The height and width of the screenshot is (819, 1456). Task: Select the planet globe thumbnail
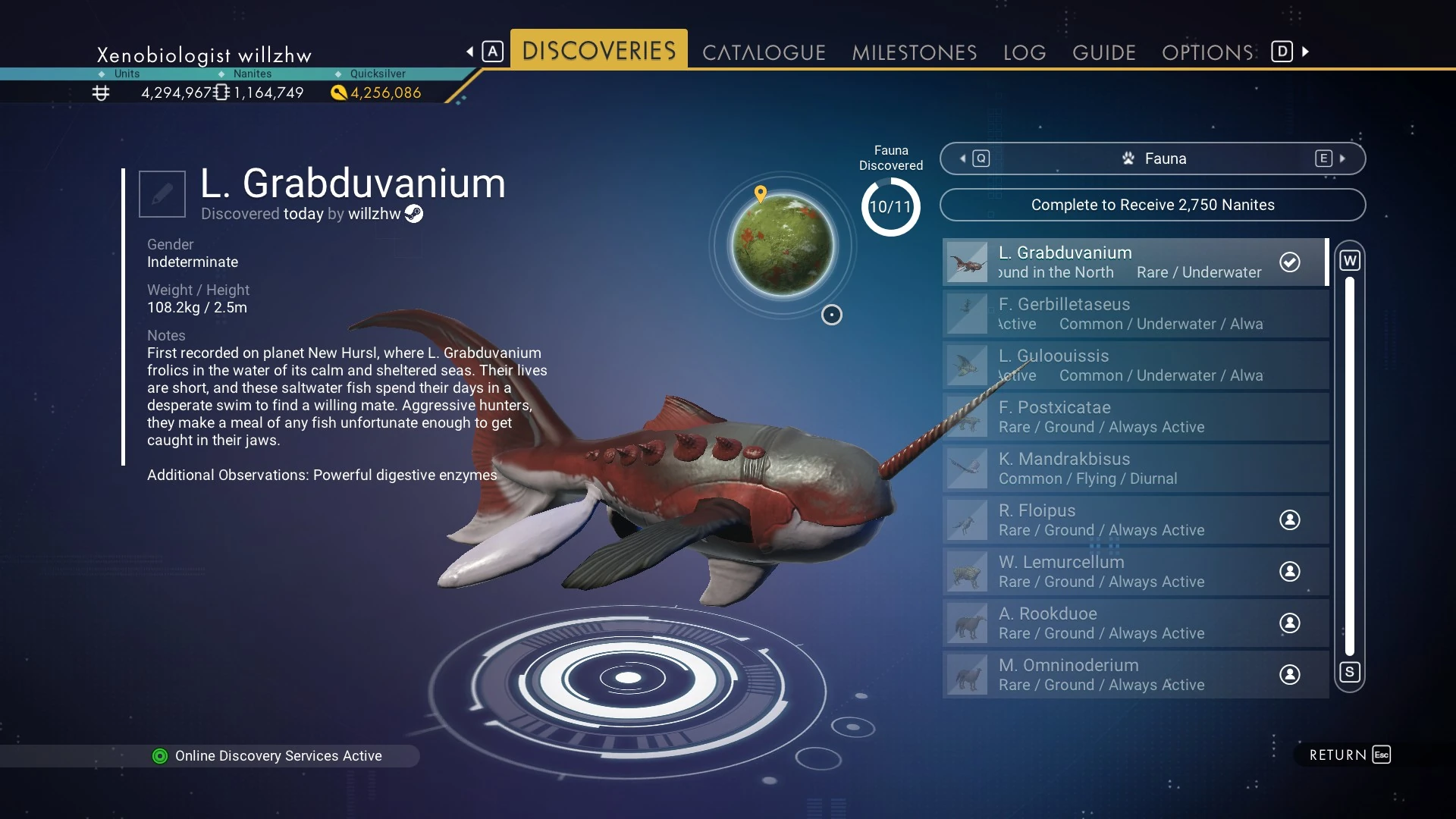click(x=782, y=244)
